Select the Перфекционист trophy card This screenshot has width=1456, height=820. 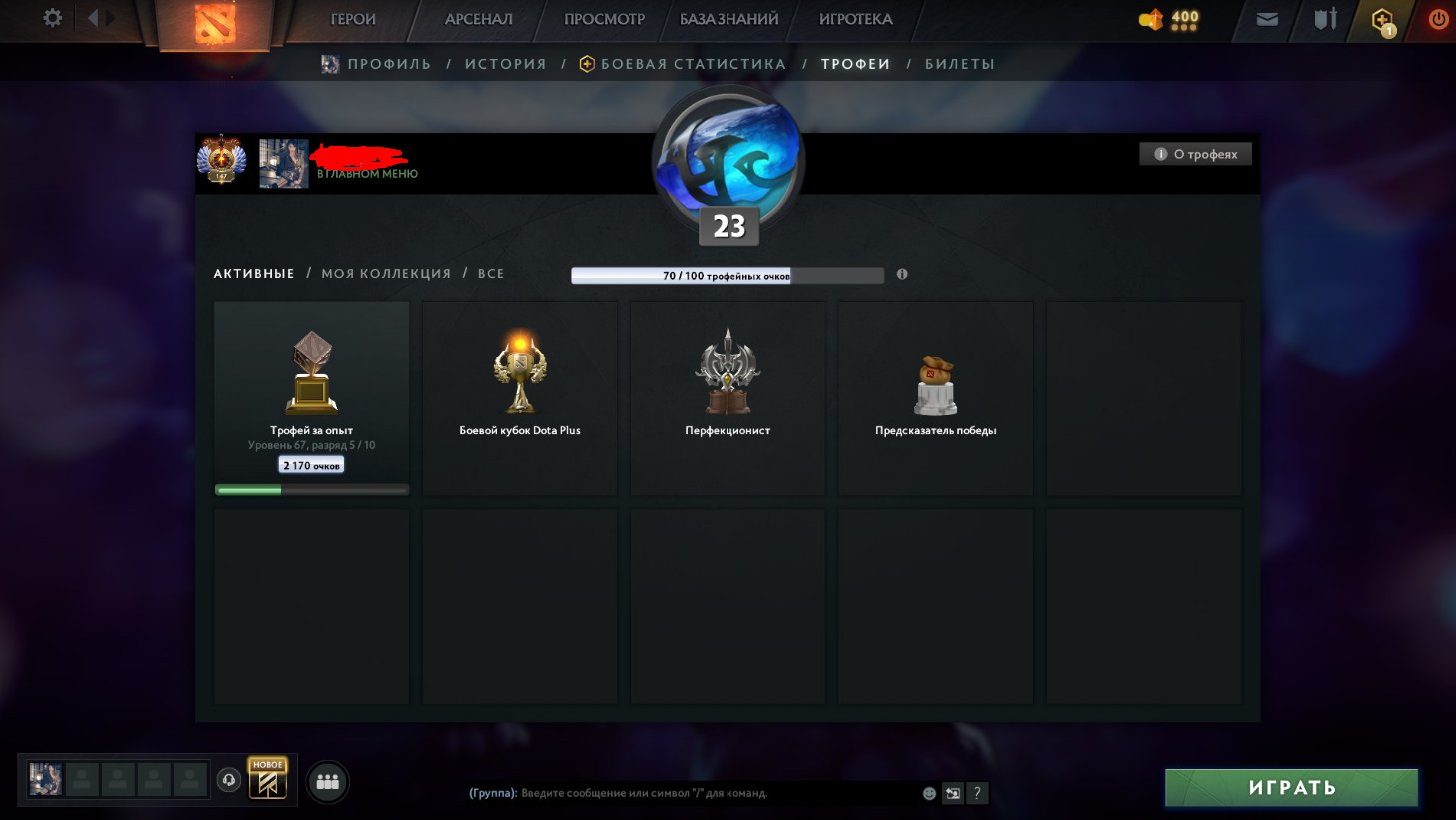(x=727, y=398)
